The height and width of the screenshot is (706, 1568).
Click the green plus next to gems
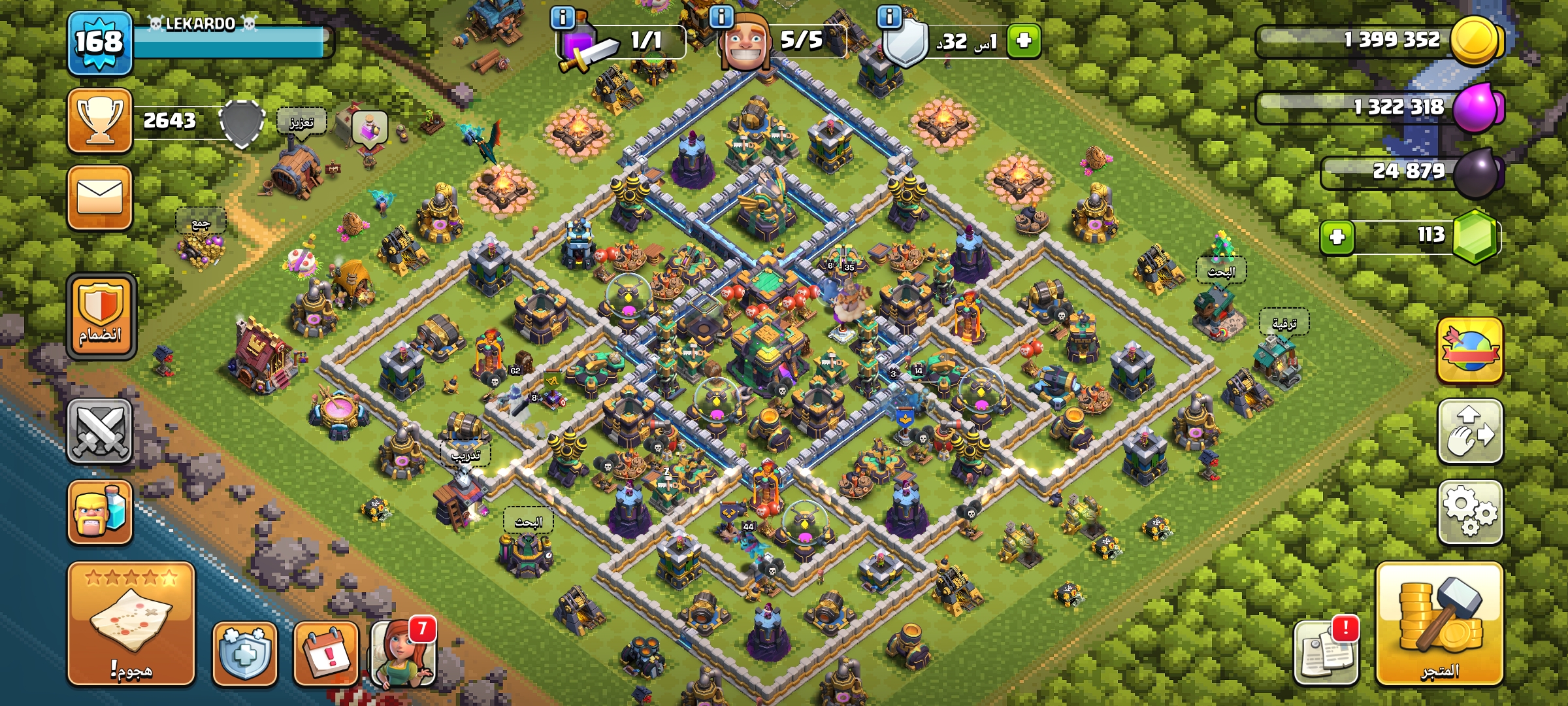1337,236
